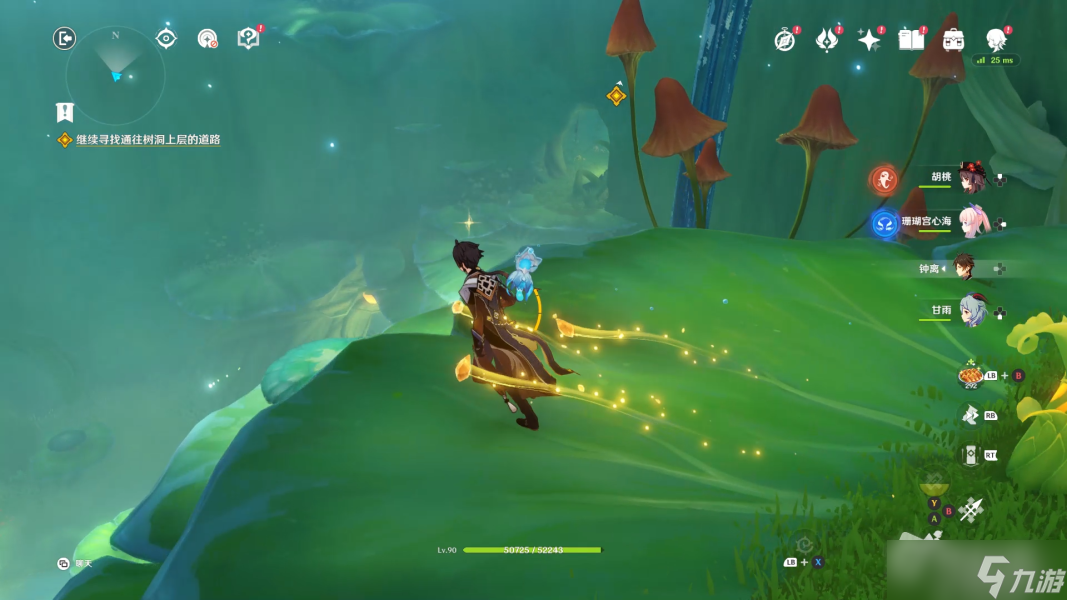Use the food dish quick-item slot
The height and width of the screenshot is (600, 1067).
970,375
